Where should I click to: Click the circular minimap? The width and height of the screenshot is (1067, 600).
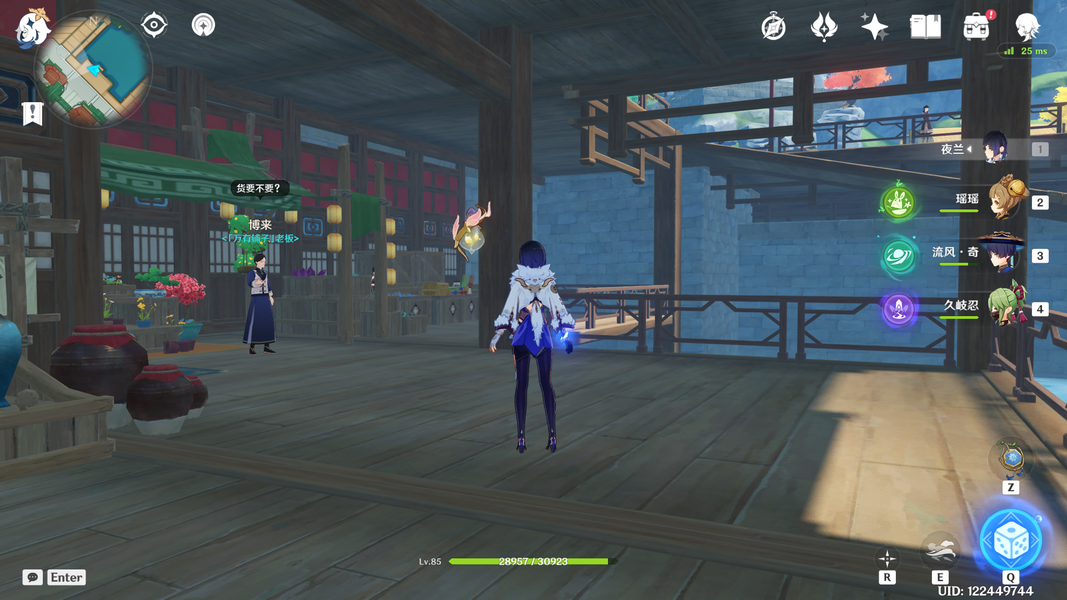point(92,70)
